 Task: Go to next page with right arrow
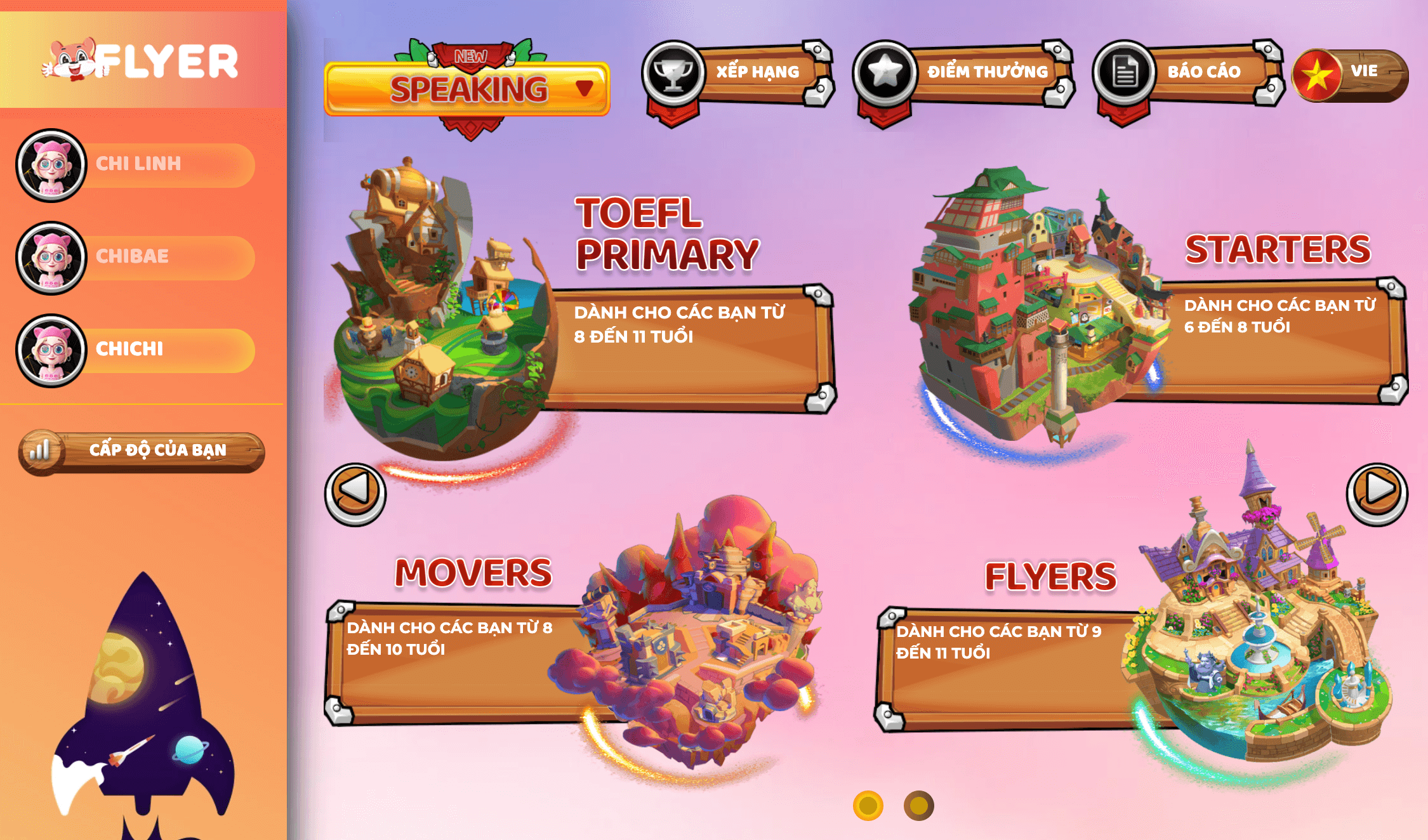point(1377,493)
